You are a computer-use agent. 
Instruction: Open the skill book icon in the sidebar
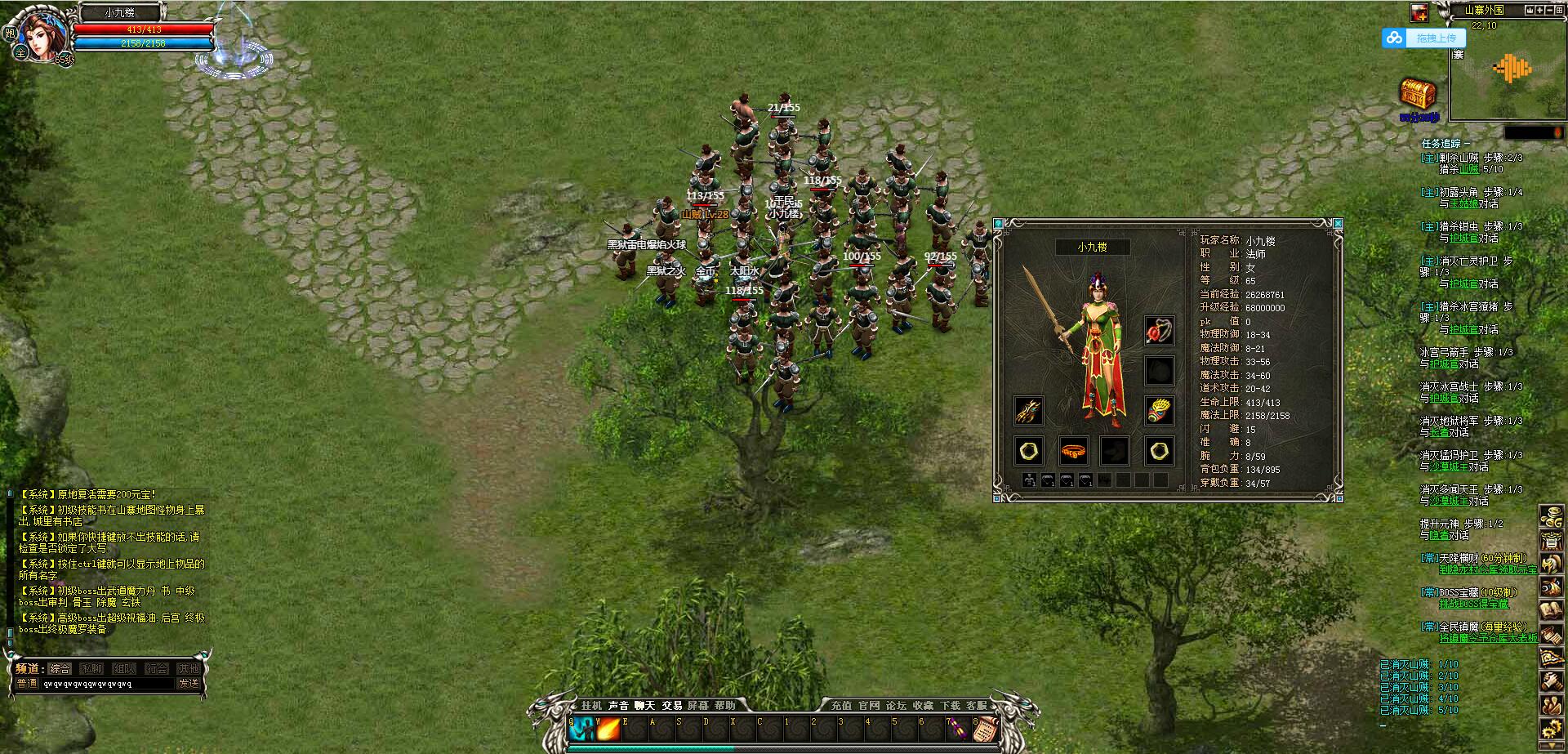click(x=1552, y=609)
